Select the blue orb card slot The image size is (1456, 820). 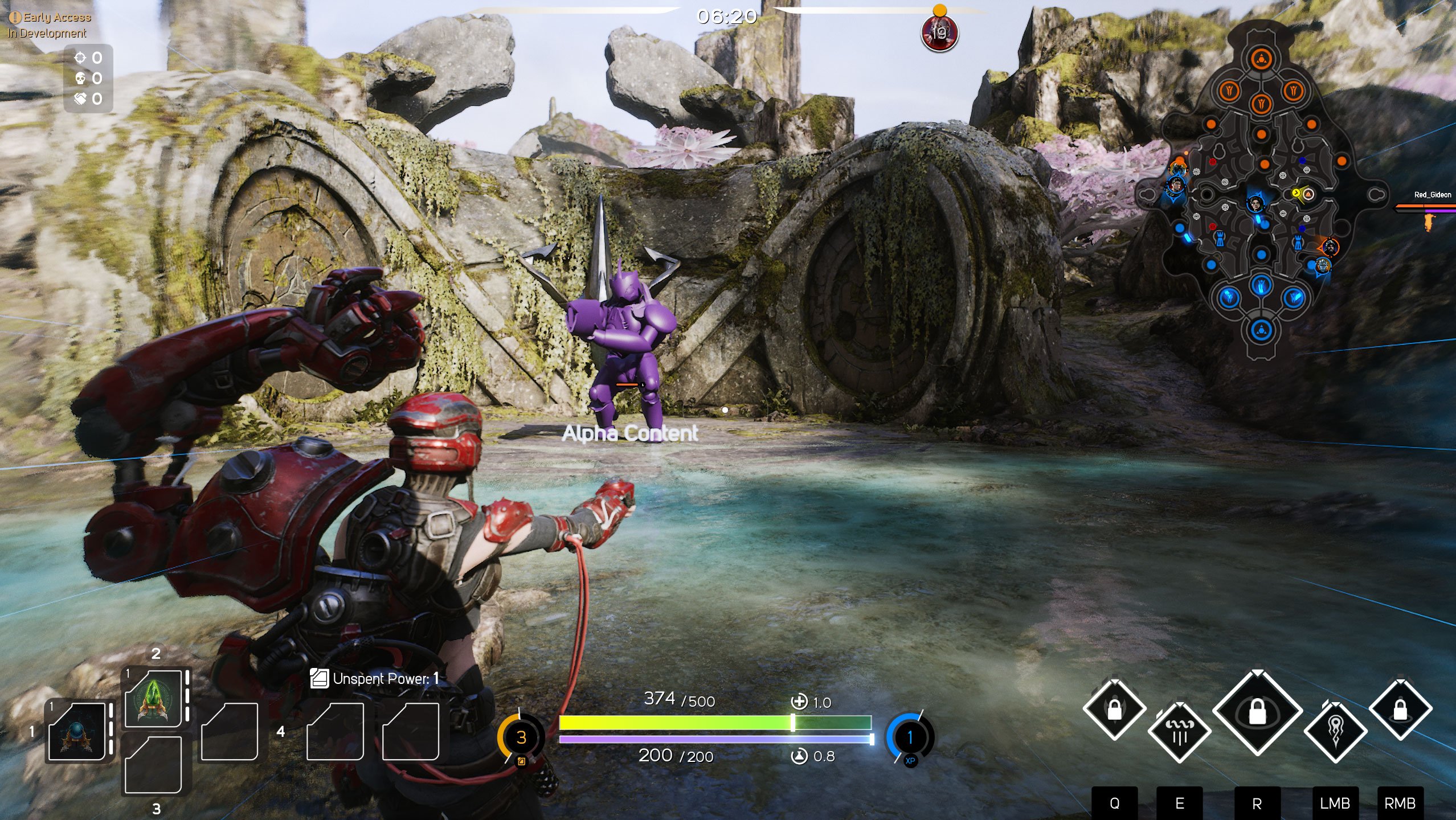pyautogui.click(x=77, y=732)
